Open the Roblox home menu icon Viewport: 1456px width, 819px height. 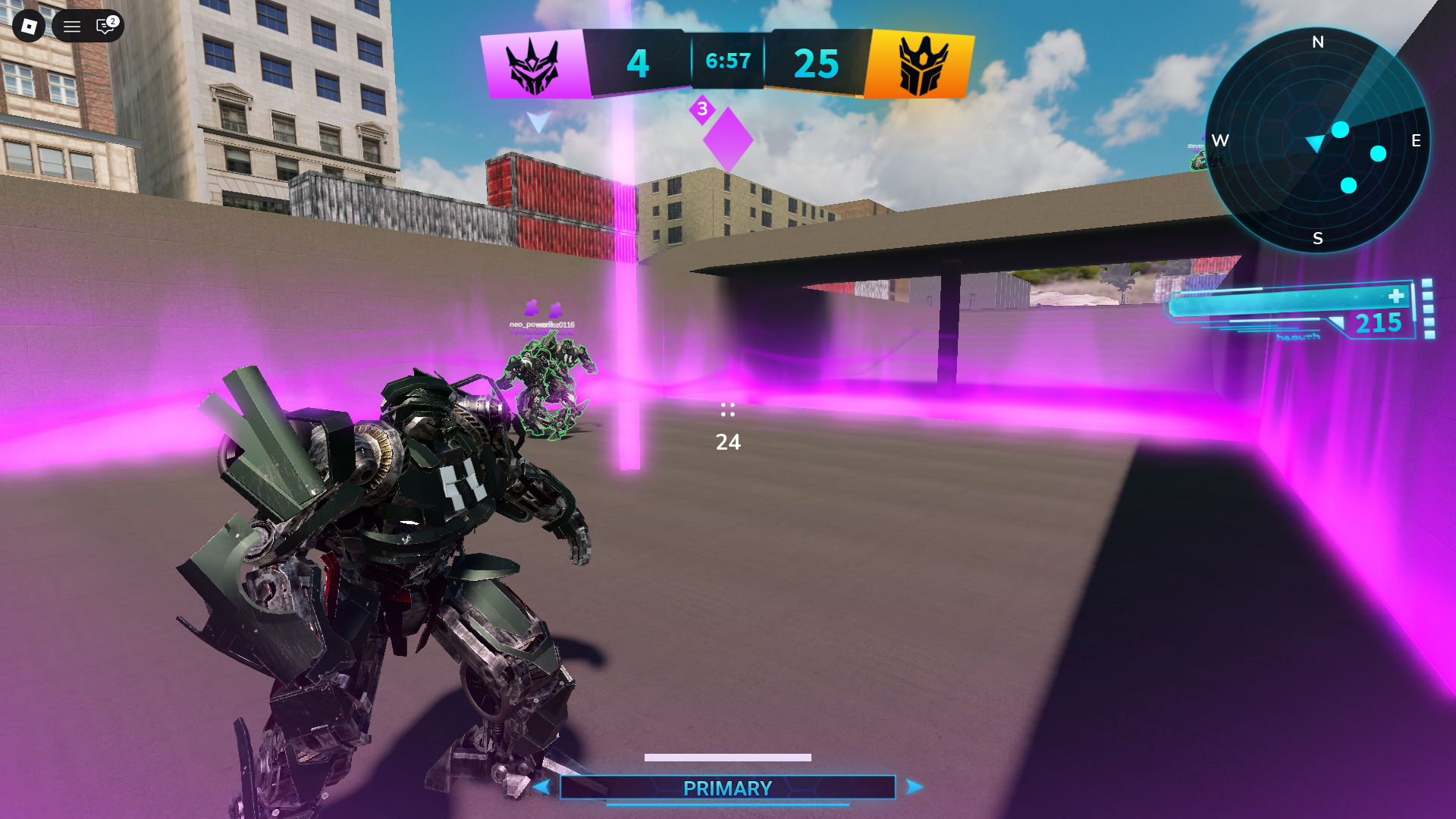pyautogui.click(x=29, y=27)
